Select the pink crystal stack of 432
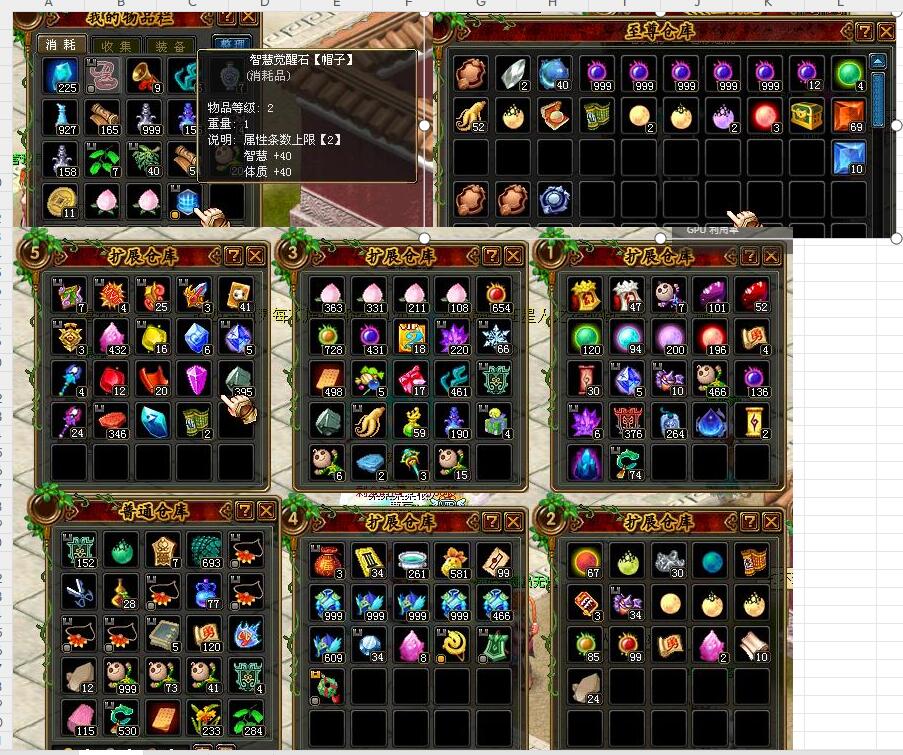Screen dimensions: 903x755 tap(111, 337)
